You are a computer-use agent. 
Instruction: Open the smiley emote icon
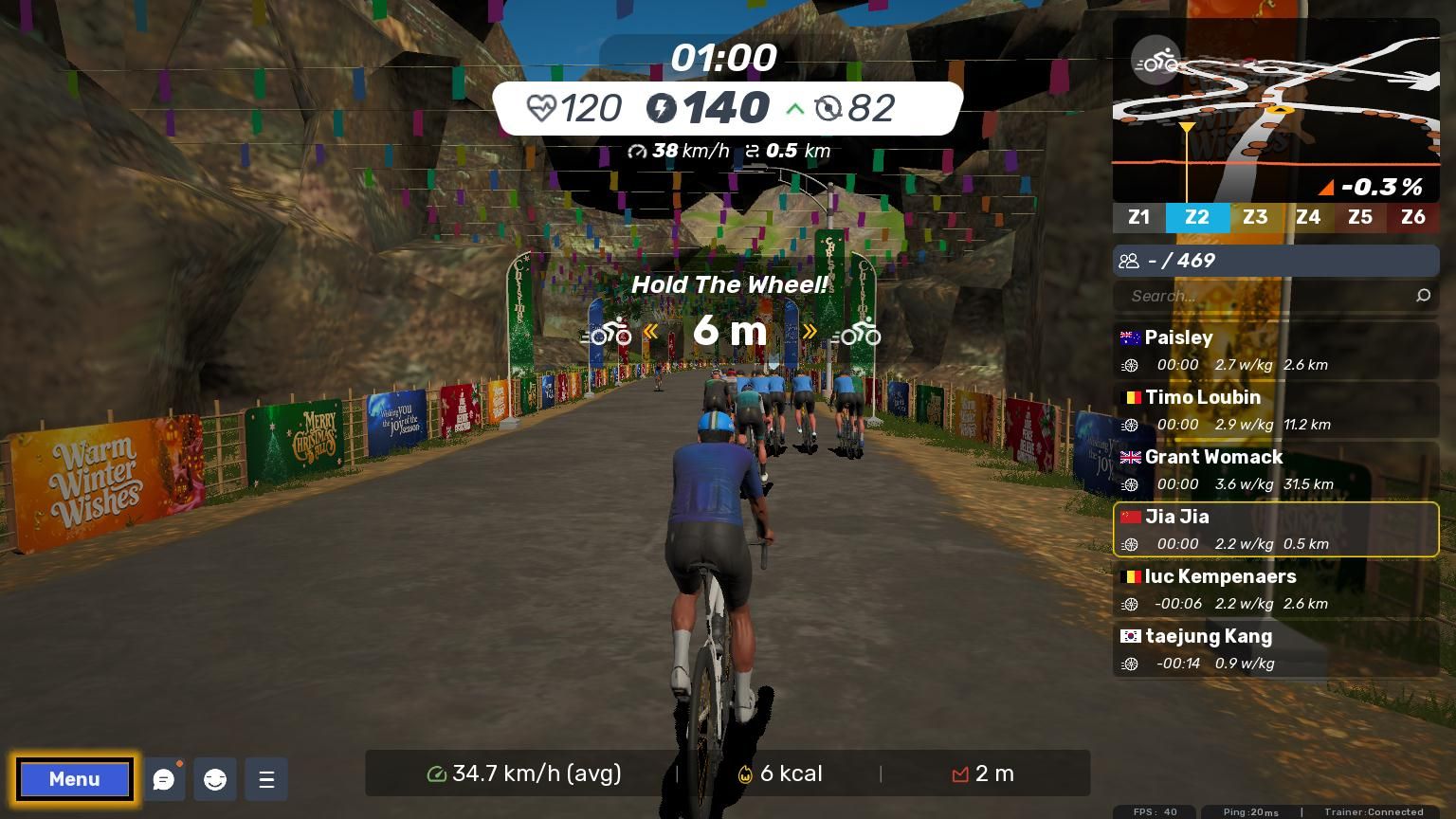(x=215, y=779)
